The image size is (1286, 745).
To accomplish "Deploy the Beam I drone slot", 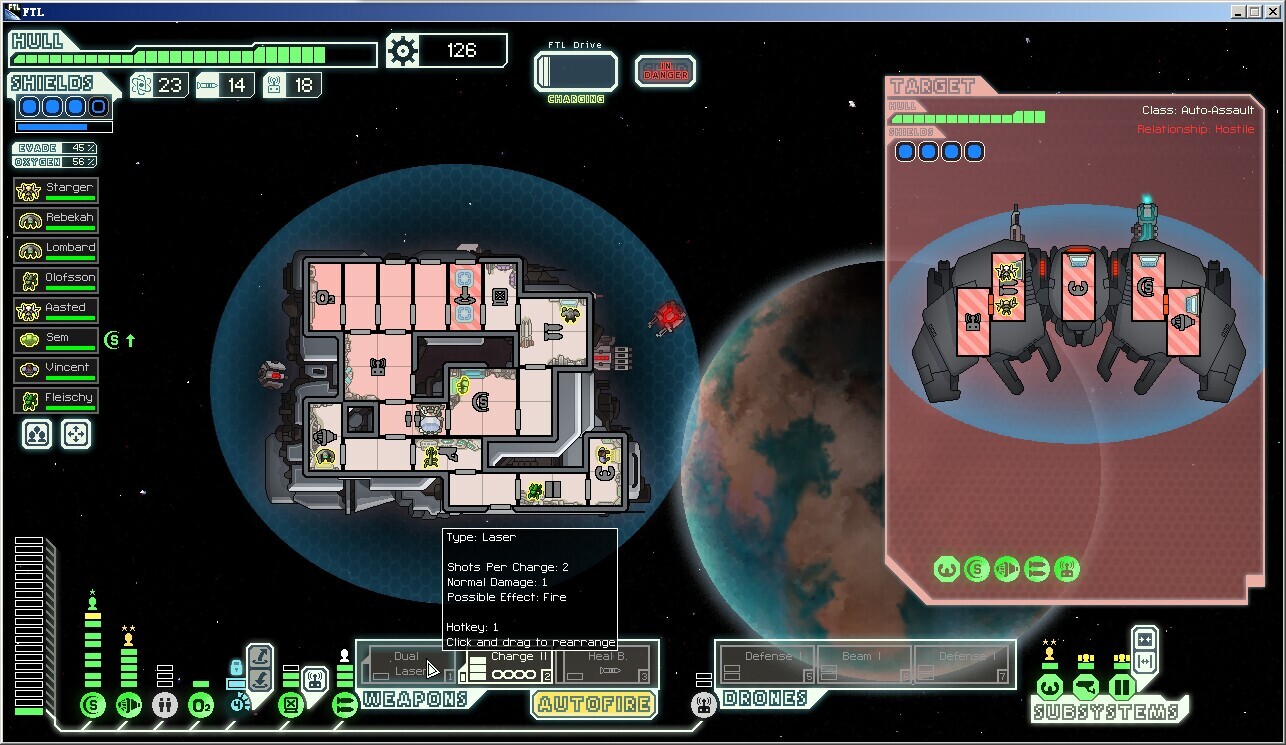I will [862, 664].
